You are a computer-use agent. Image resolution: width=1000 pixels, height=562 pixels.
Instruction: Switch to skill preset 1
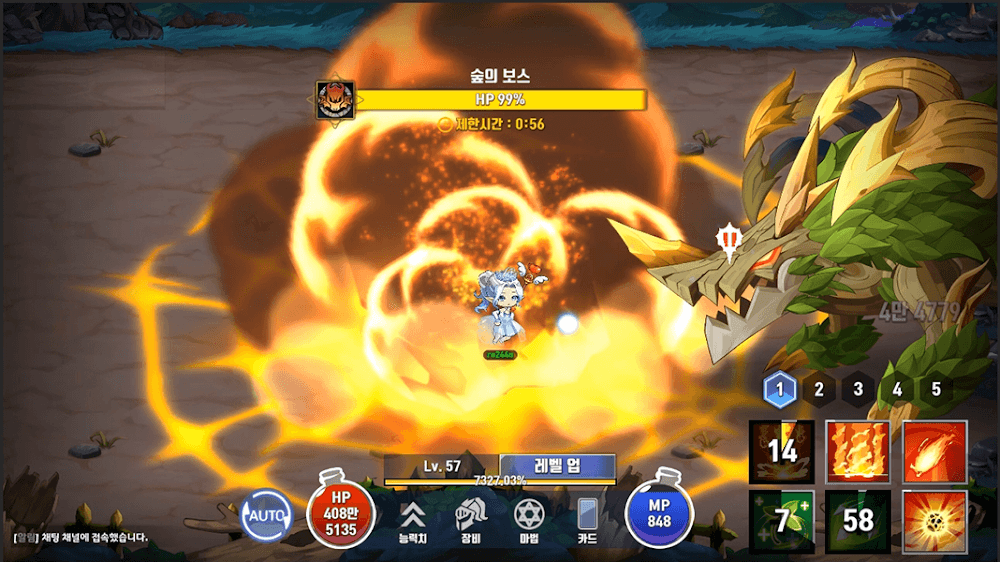[780, 389]
